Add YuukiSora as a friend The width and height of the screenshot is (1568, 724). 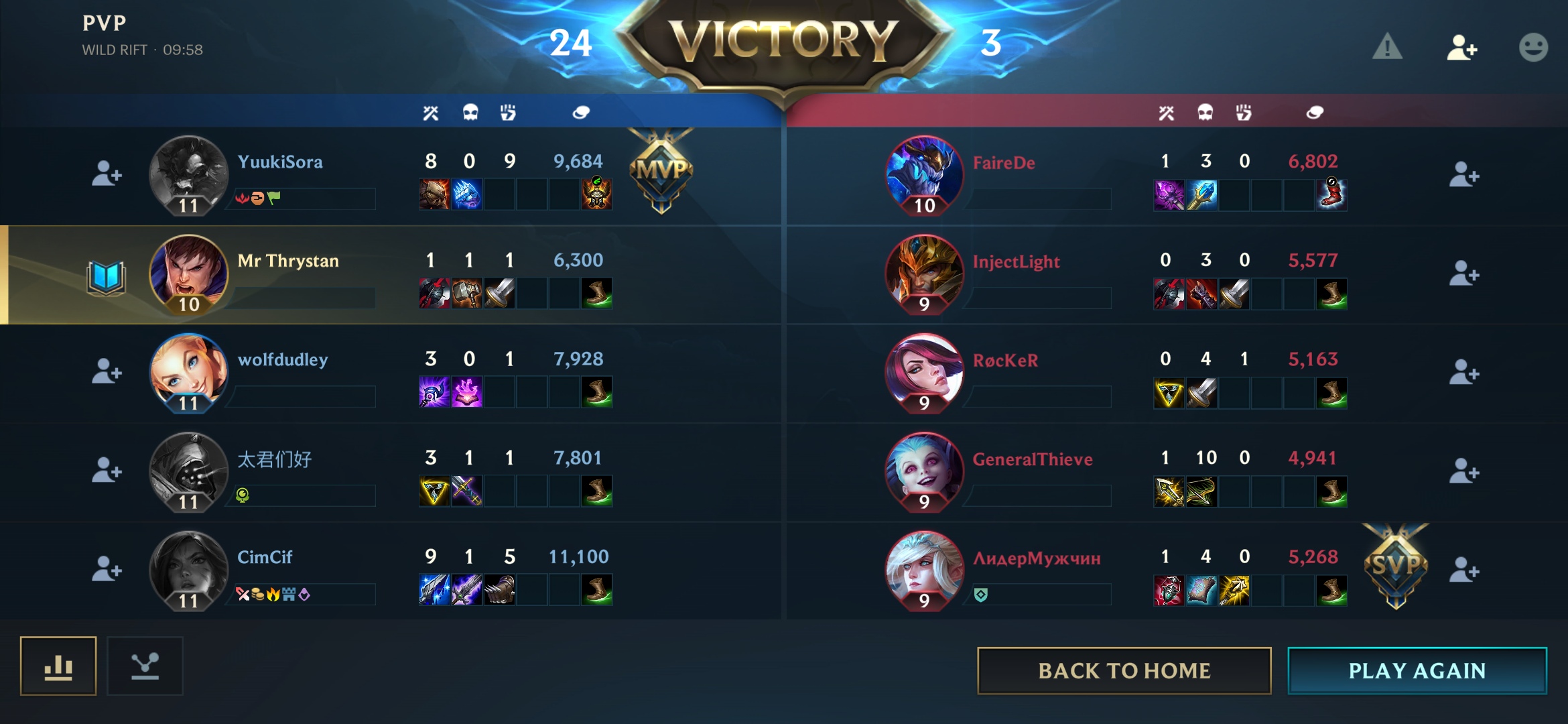(107, 174)
